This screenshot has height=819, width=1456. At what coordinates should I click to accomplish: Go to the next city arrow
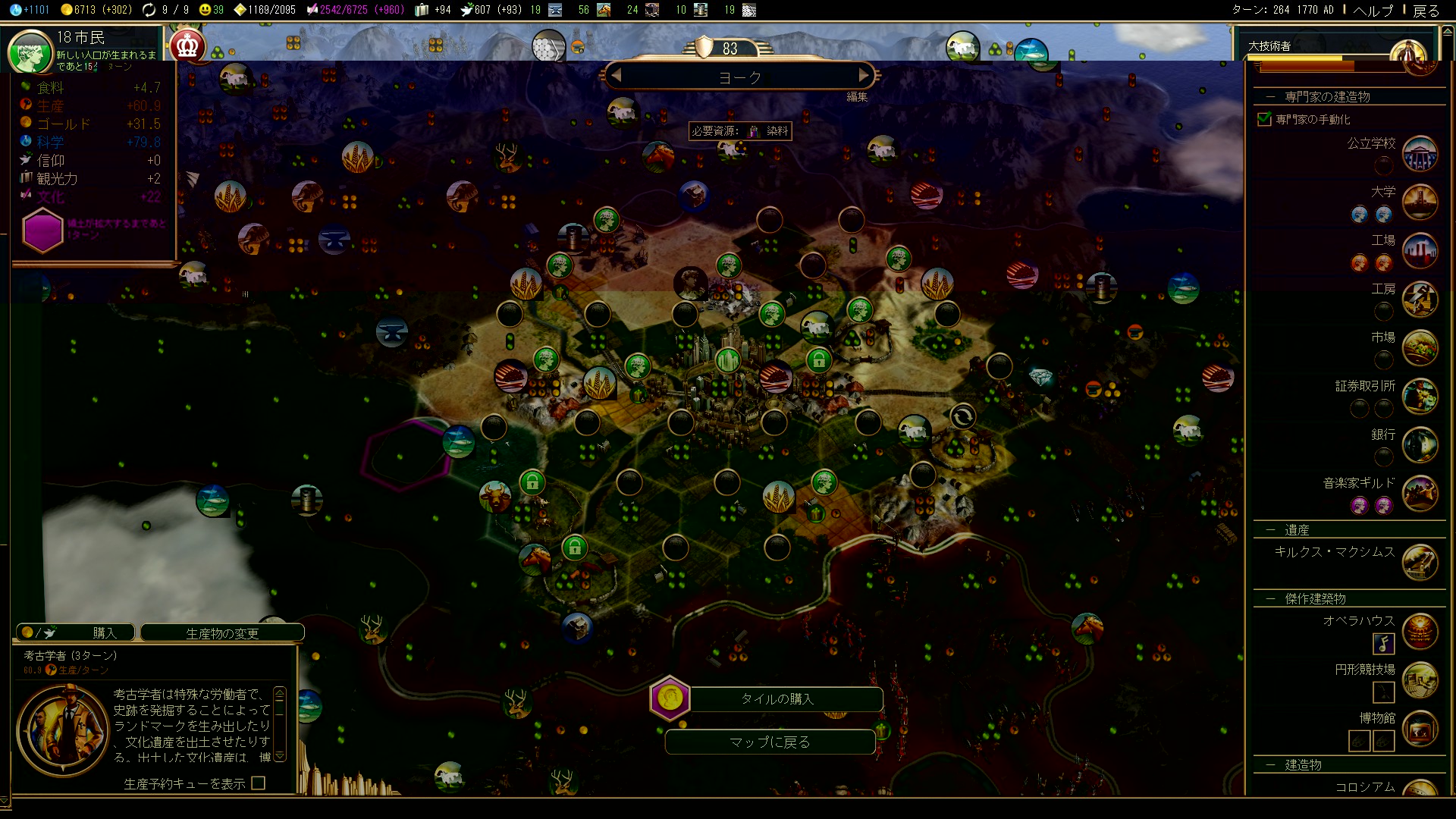click(x=863, y=76)
